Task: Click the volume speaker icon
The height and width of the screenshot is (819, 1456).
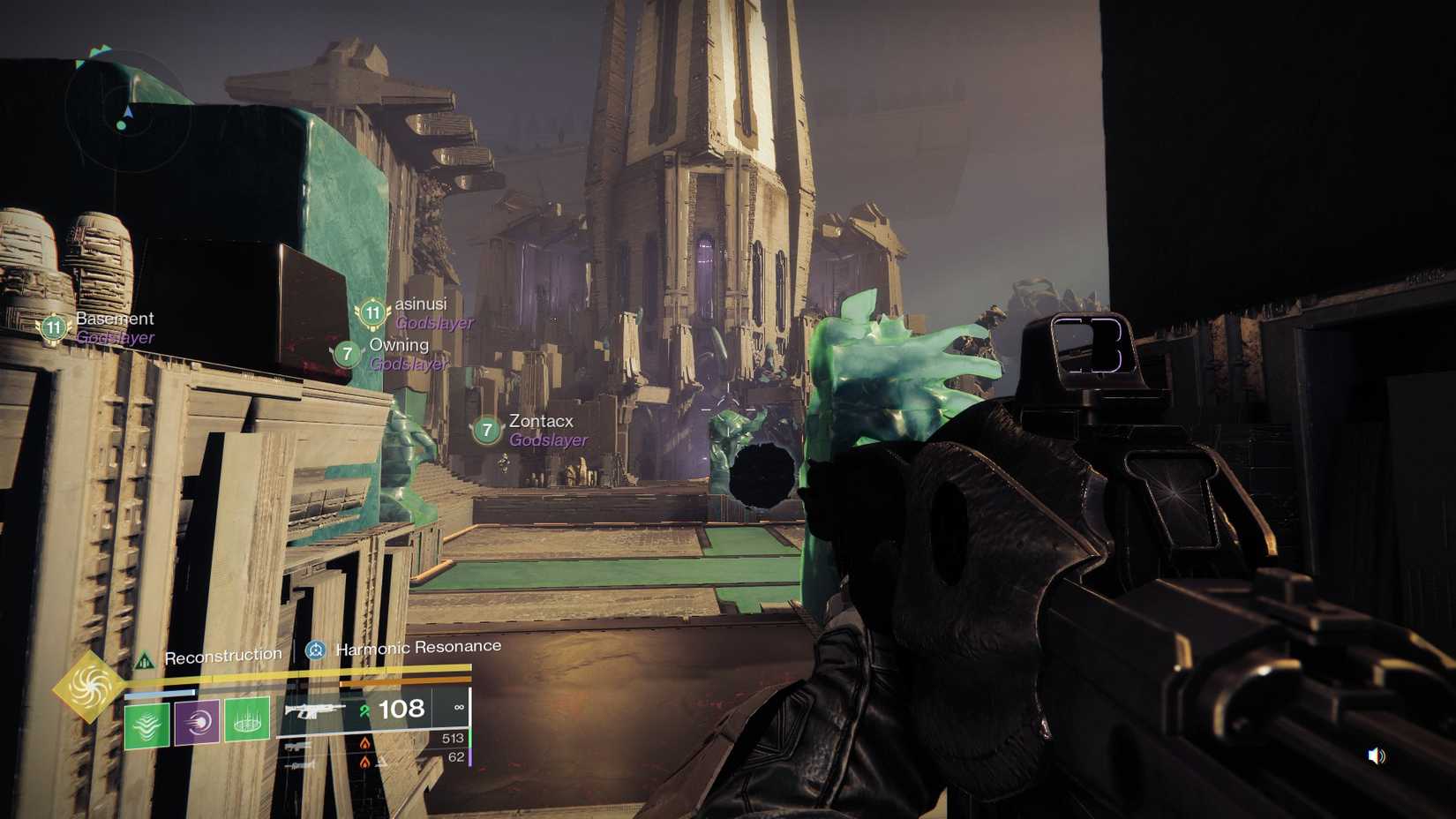Action: pos(1377,755)
